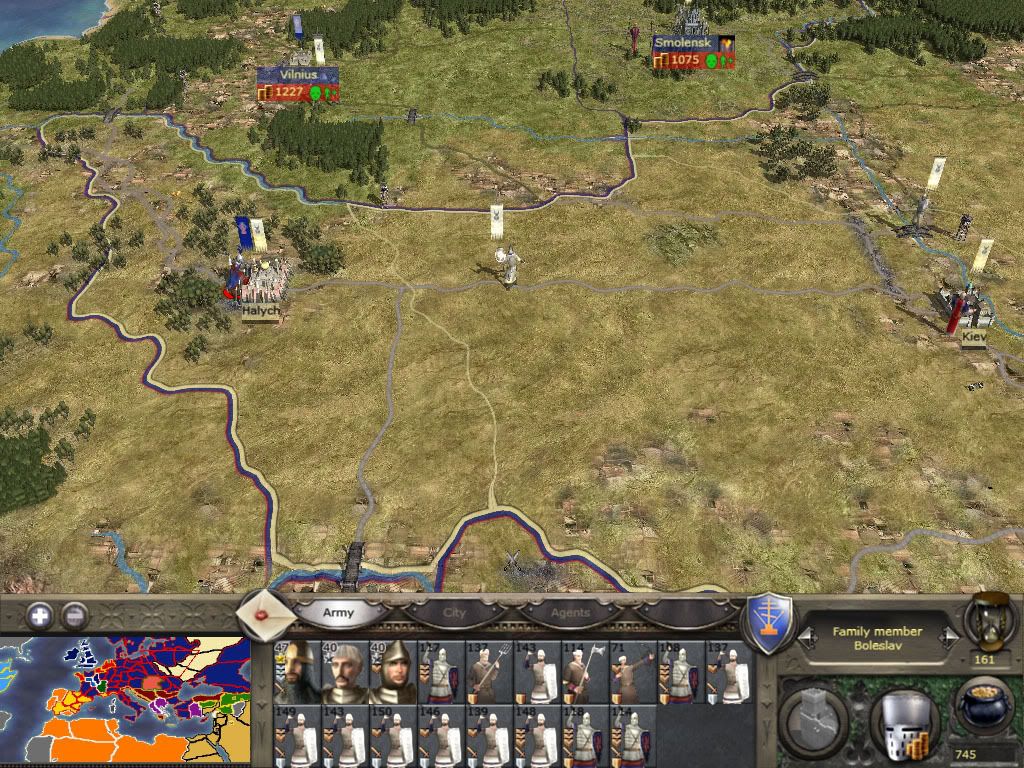Open the City tab
The height and width of the screenshot is (768, 1024).
pos(455,612)
